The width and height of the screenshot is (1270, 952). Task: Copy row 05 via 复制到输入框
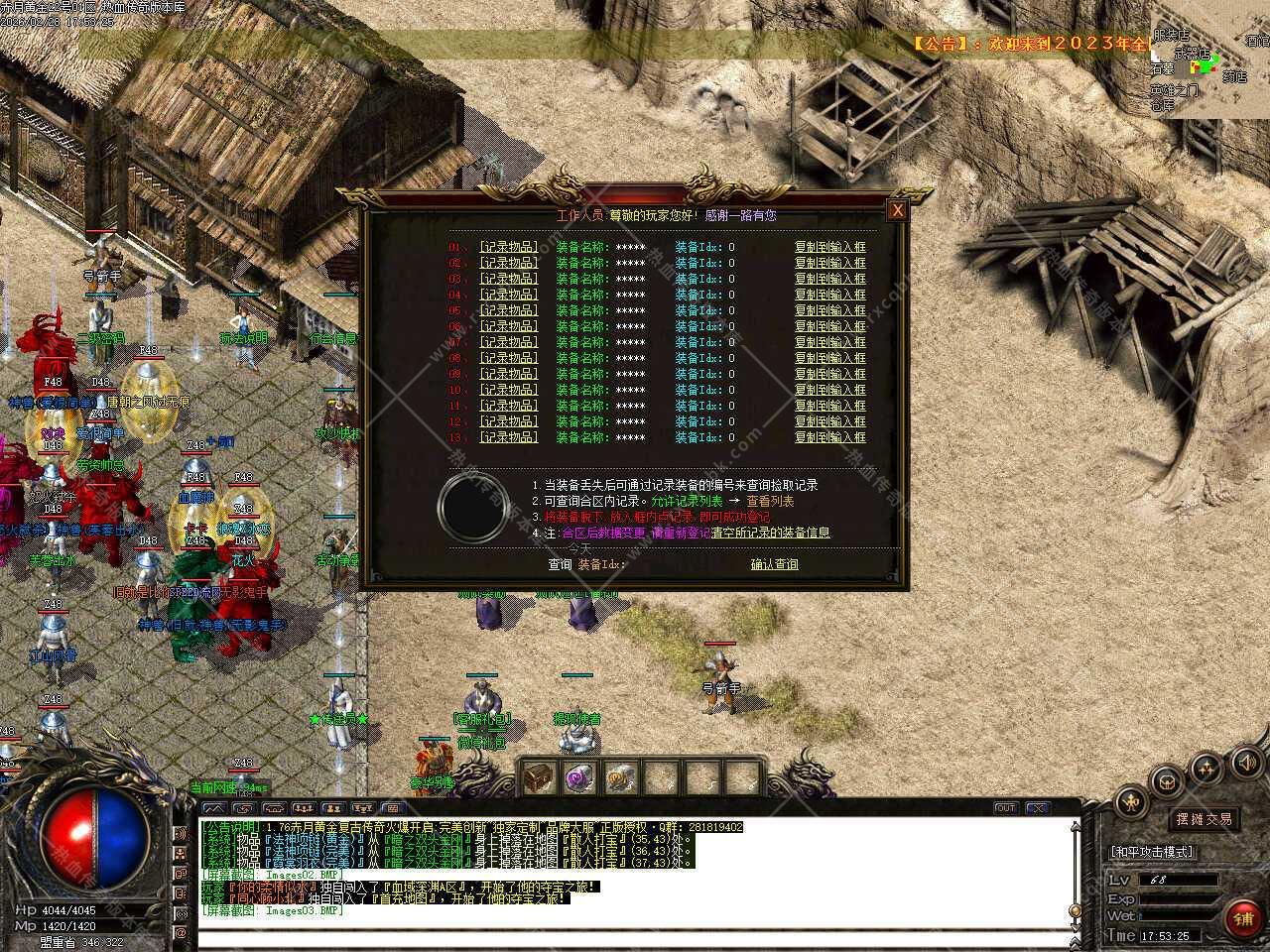(829, 310)
